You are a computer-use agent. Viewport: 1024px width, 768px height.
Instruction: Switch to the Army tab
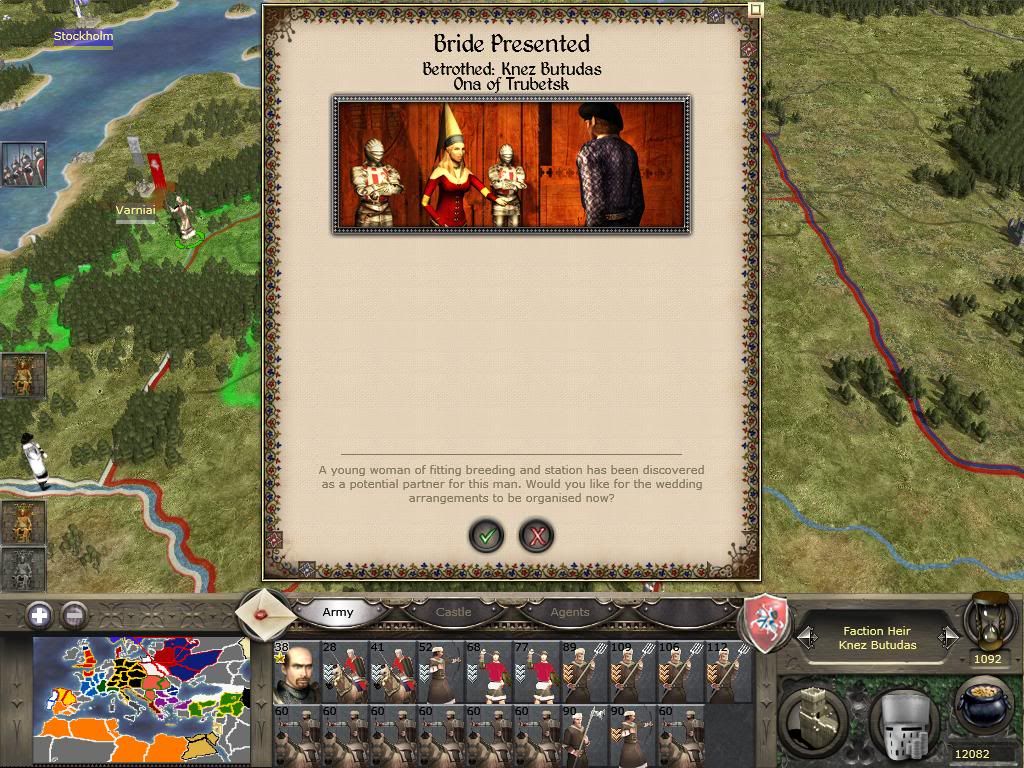click(338, 612)
